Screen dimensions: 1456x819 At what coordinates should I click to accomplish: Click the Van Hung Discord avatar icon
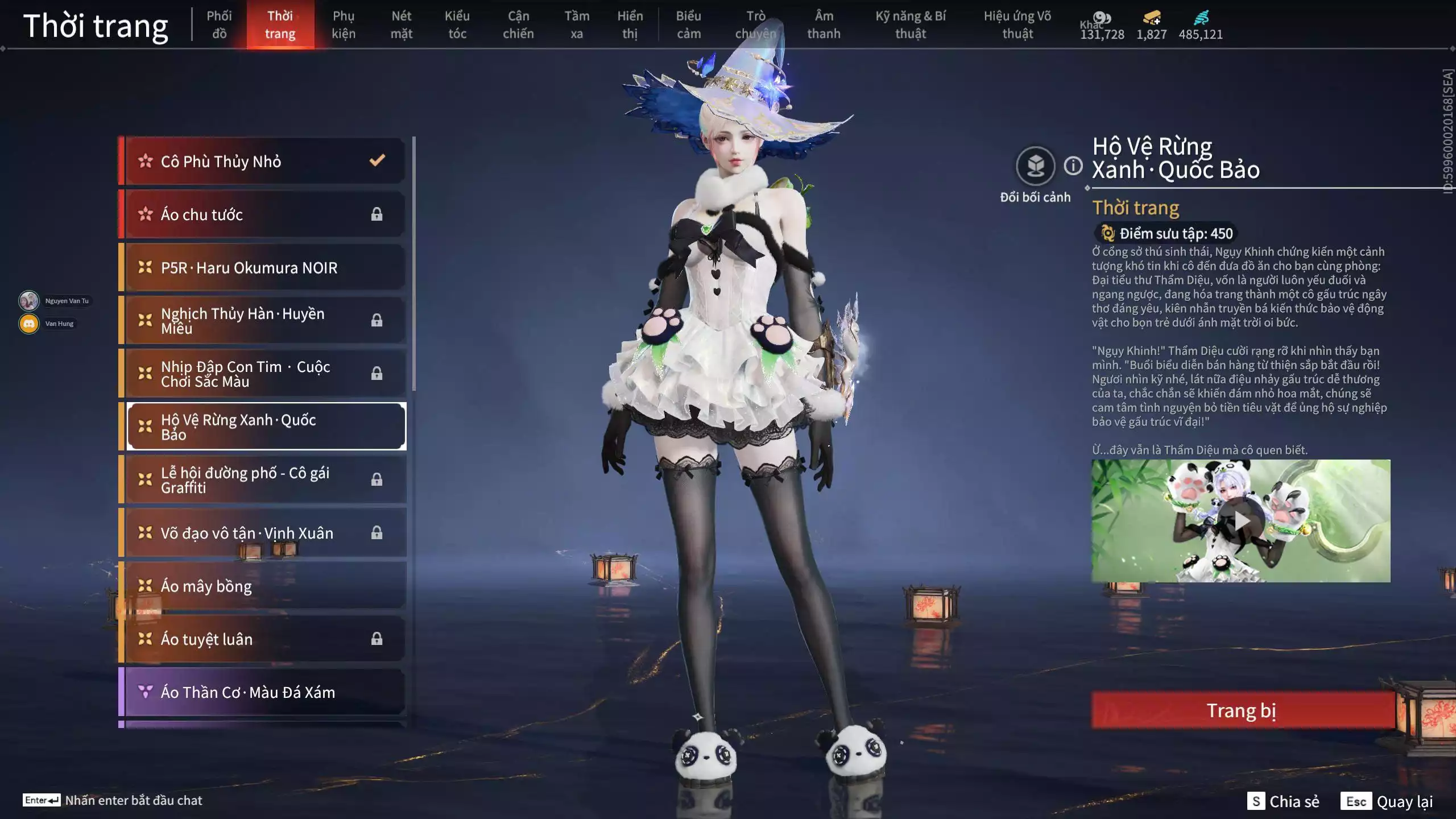[x=28, y=323]
